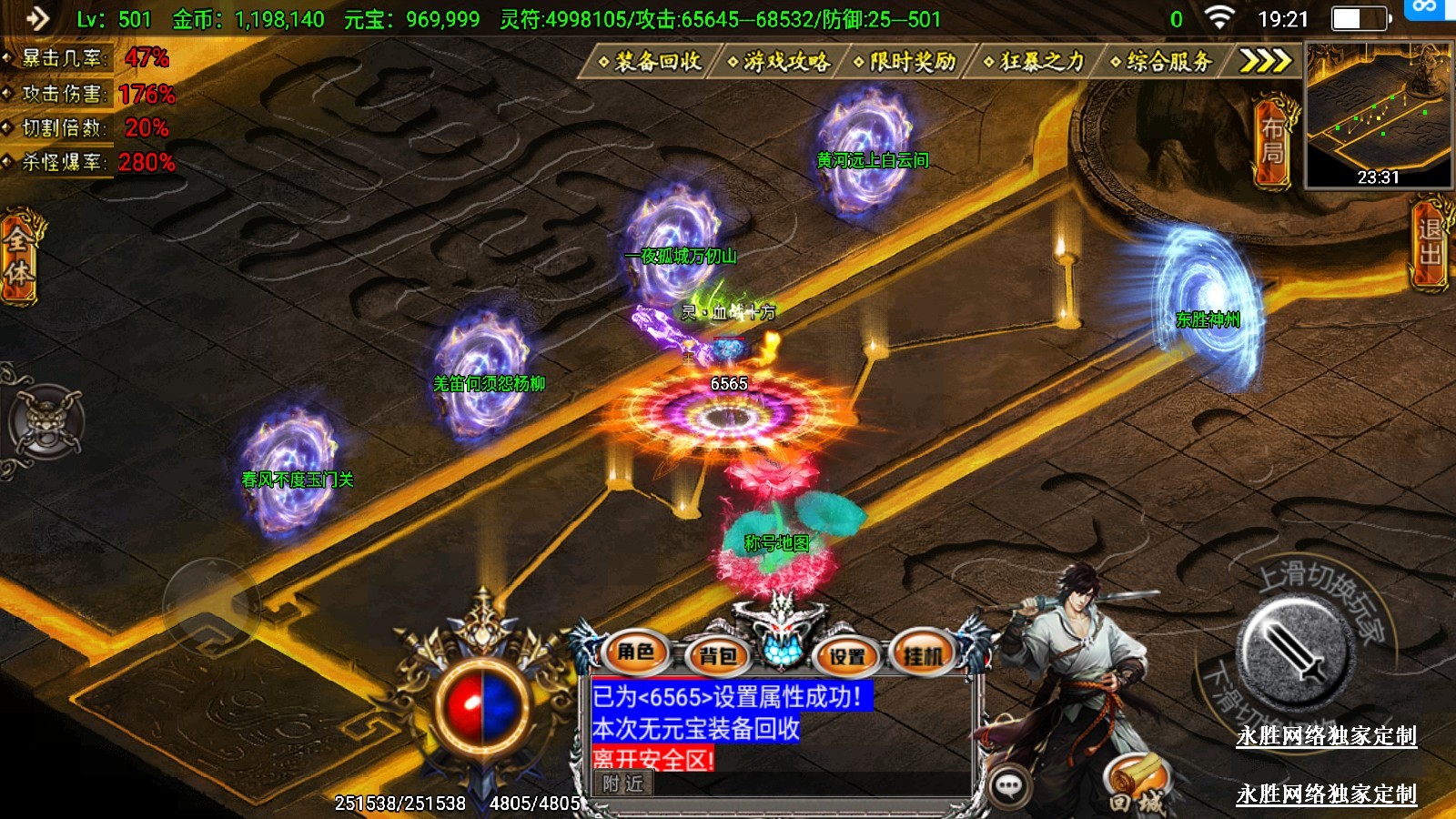
Task: Start 挂机 auto-battle
Action: pyautogui.click(x=924, y=653)
